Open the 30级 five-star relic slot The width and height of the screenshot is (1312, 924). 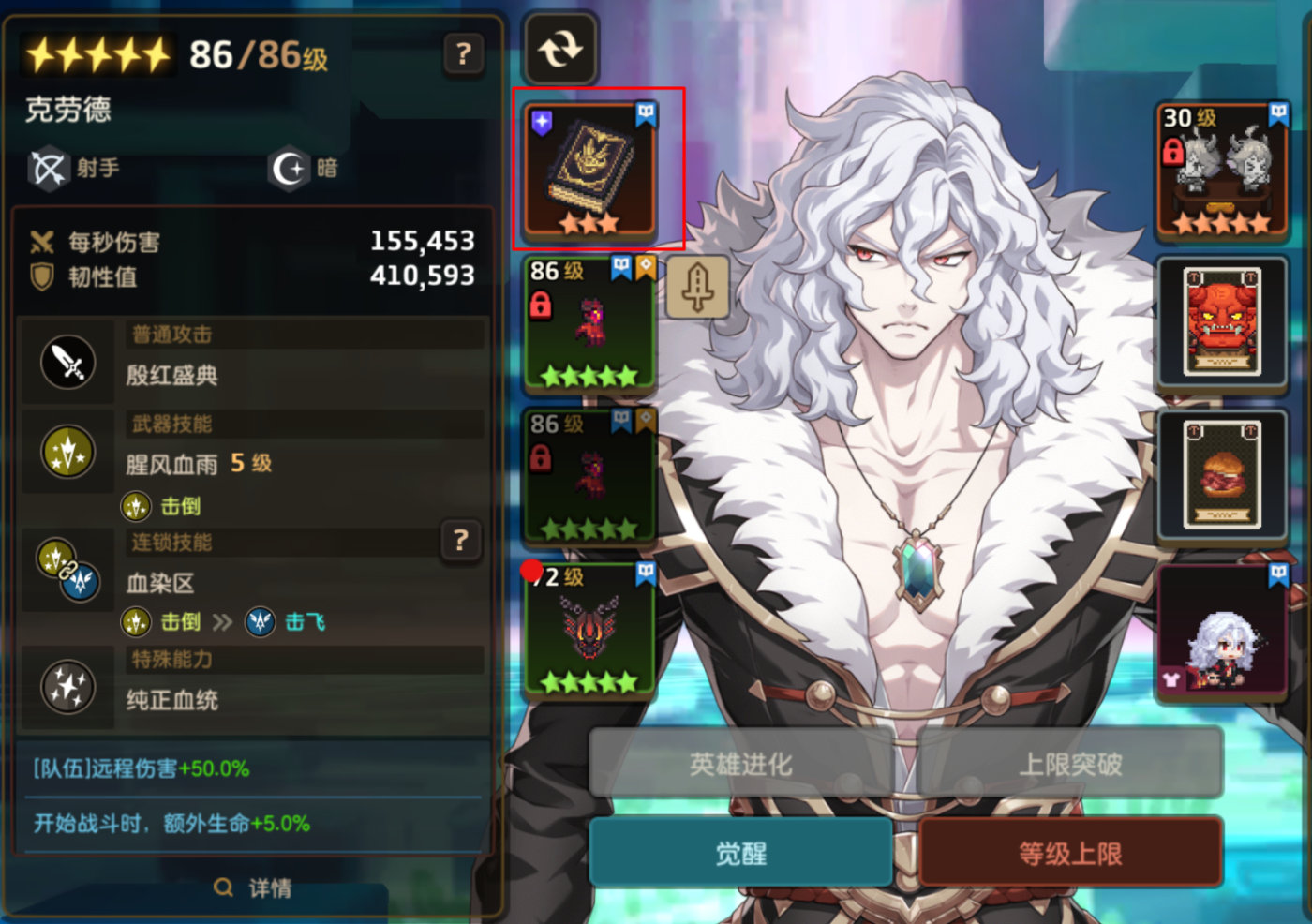(1222, 170)
